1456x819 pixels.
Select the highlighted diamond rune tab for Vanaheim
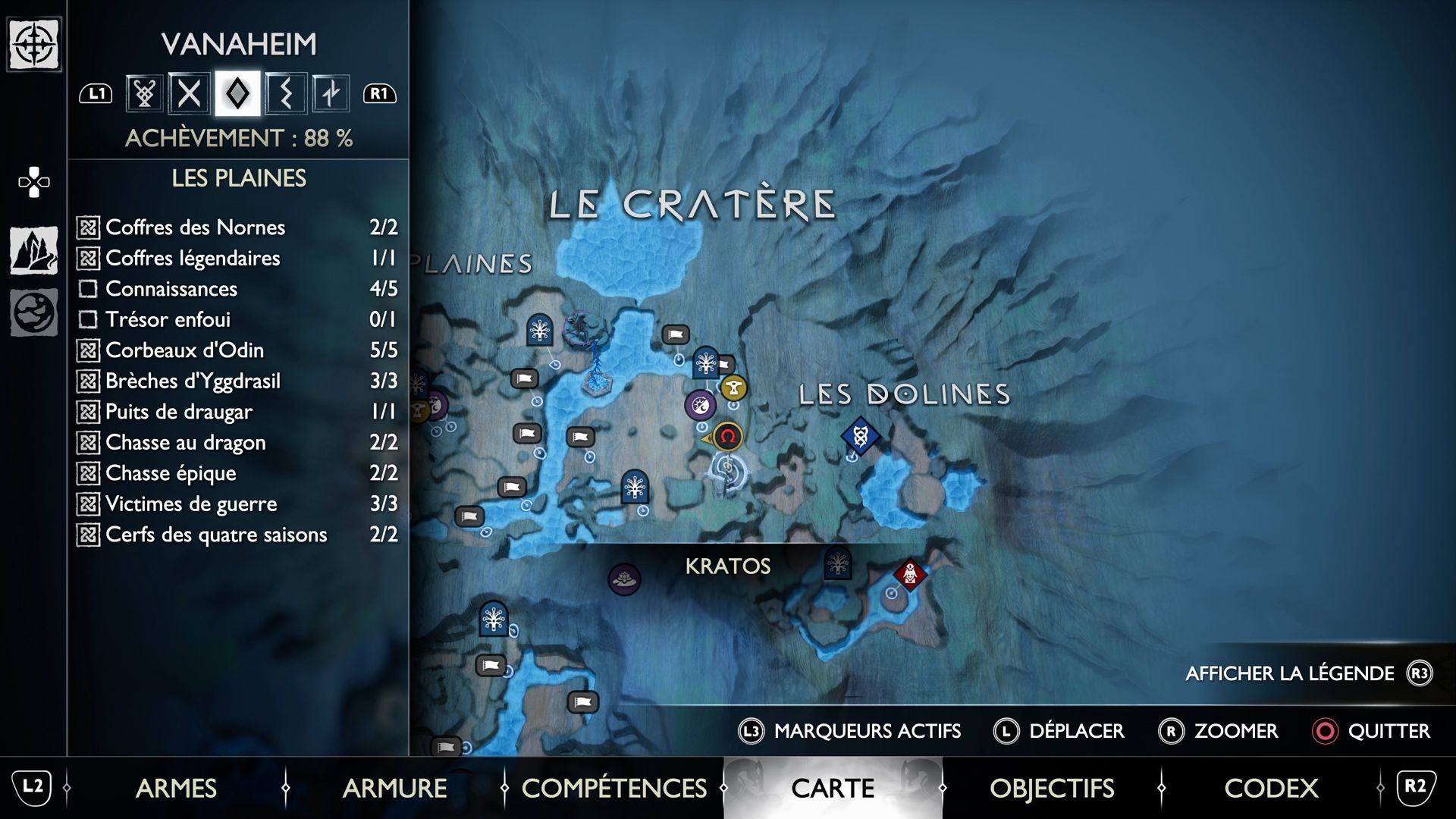(x=239, y=93)
